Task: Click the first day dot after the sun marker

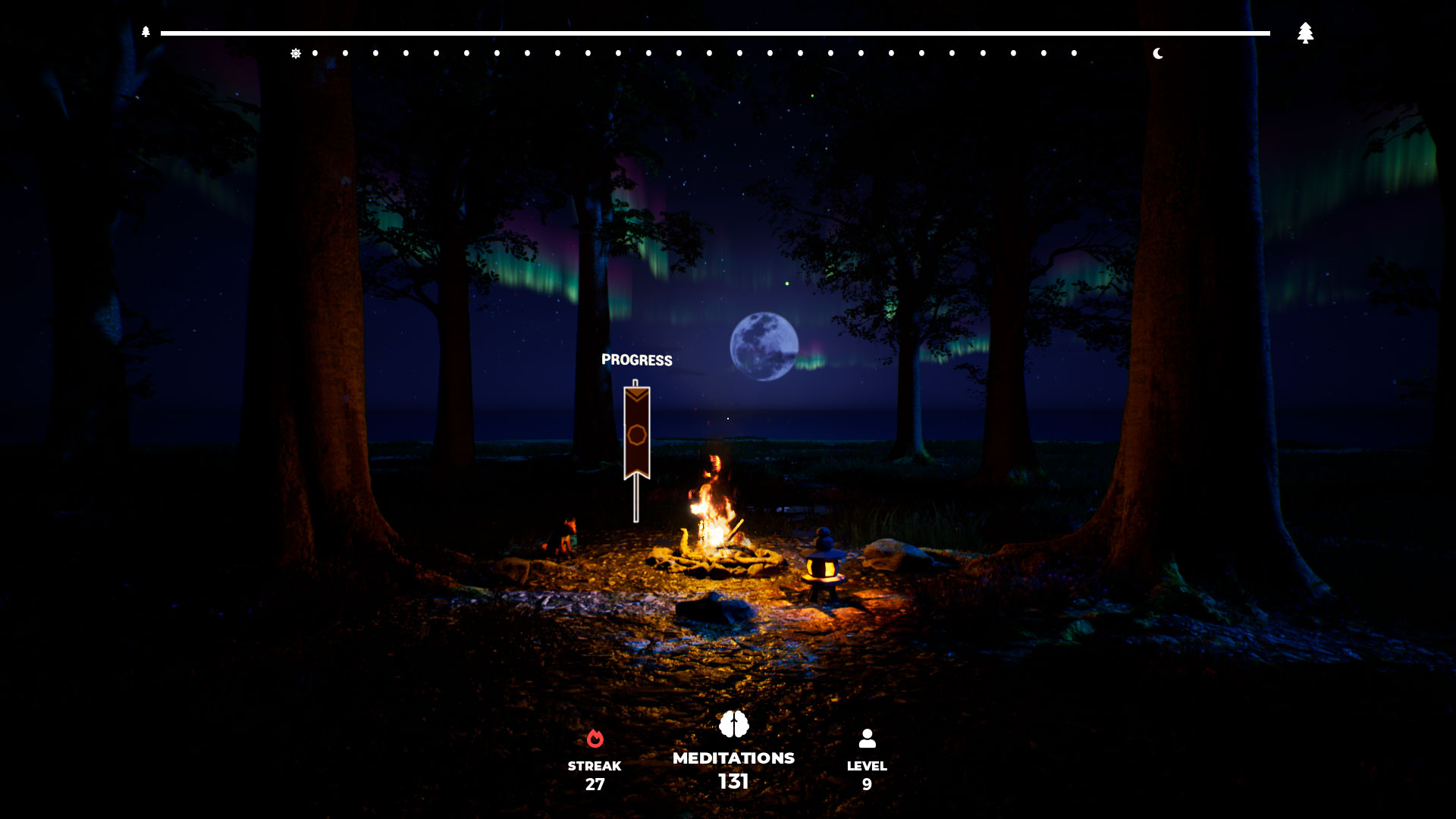Action: pyautogui.click(x=314, y=52)
